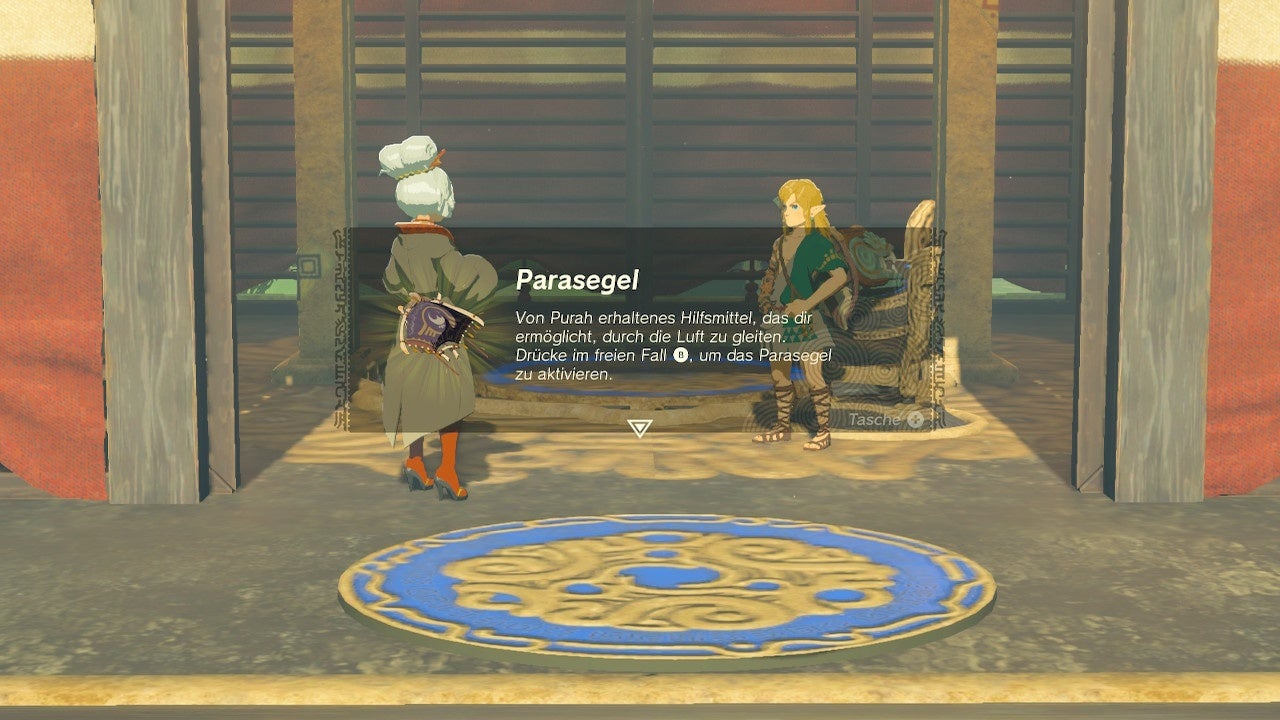
Task: Click the continue arrow below the dialog
Action: [638, 427]
